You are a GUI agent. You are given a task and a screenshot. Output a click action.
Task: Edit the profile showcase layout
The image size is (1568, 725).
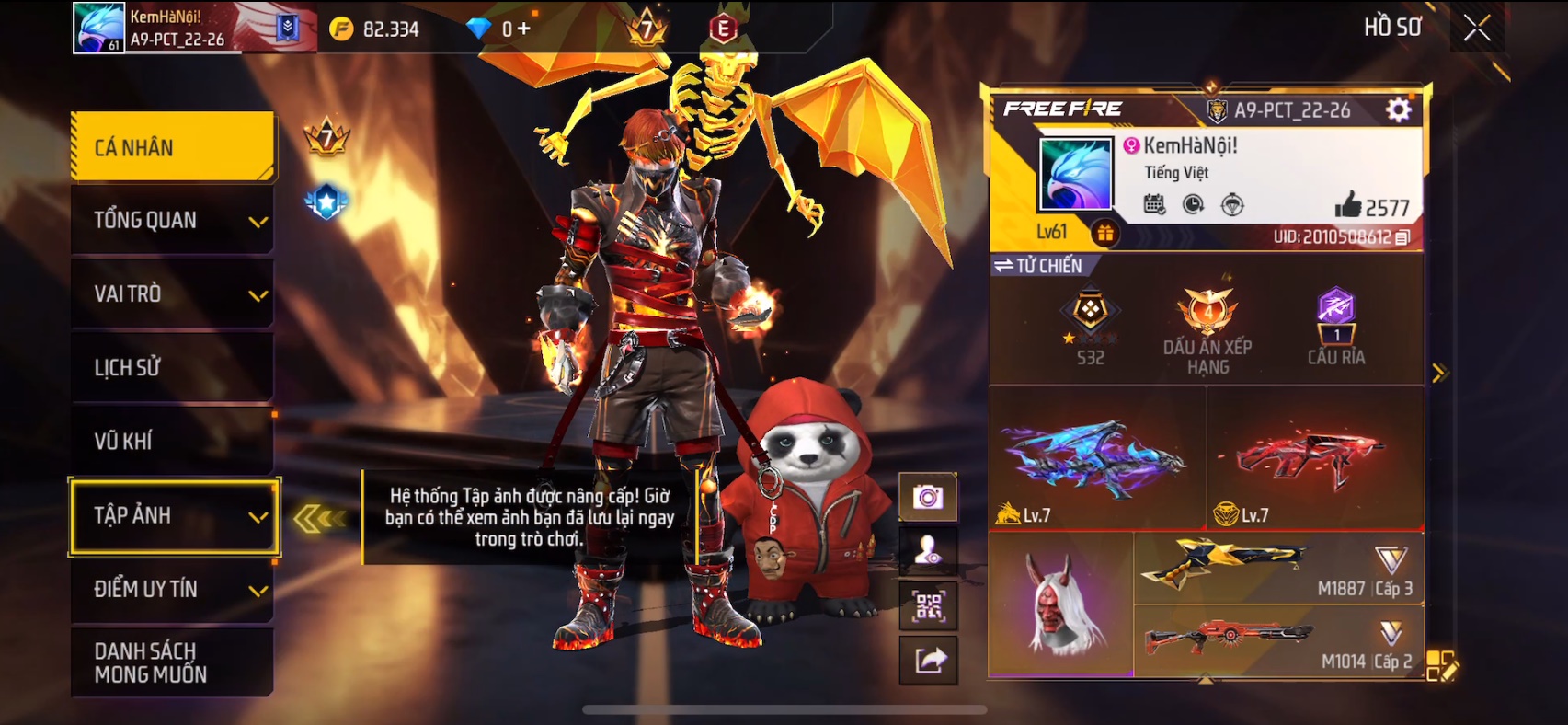tap(1440, 665)
